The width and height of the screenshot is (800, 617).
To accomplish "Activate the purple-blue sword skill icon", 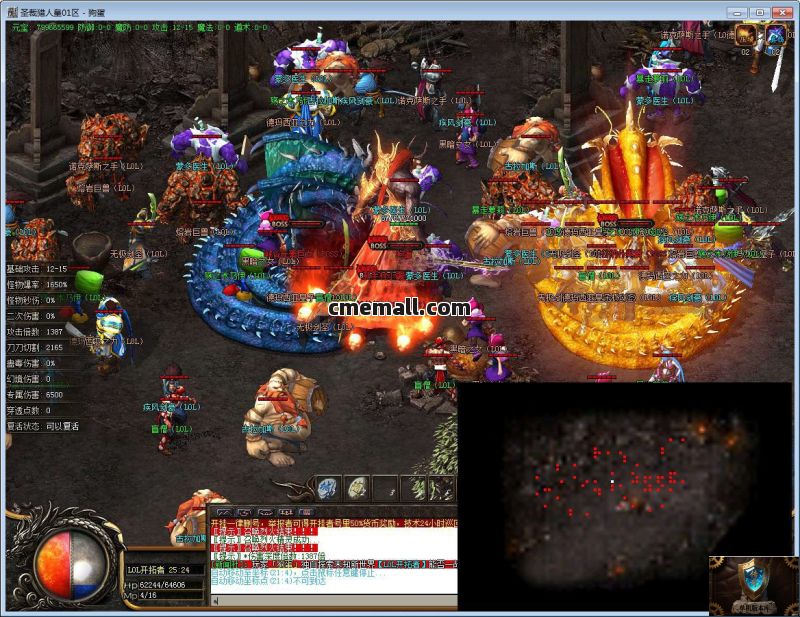I will point(776,37).
